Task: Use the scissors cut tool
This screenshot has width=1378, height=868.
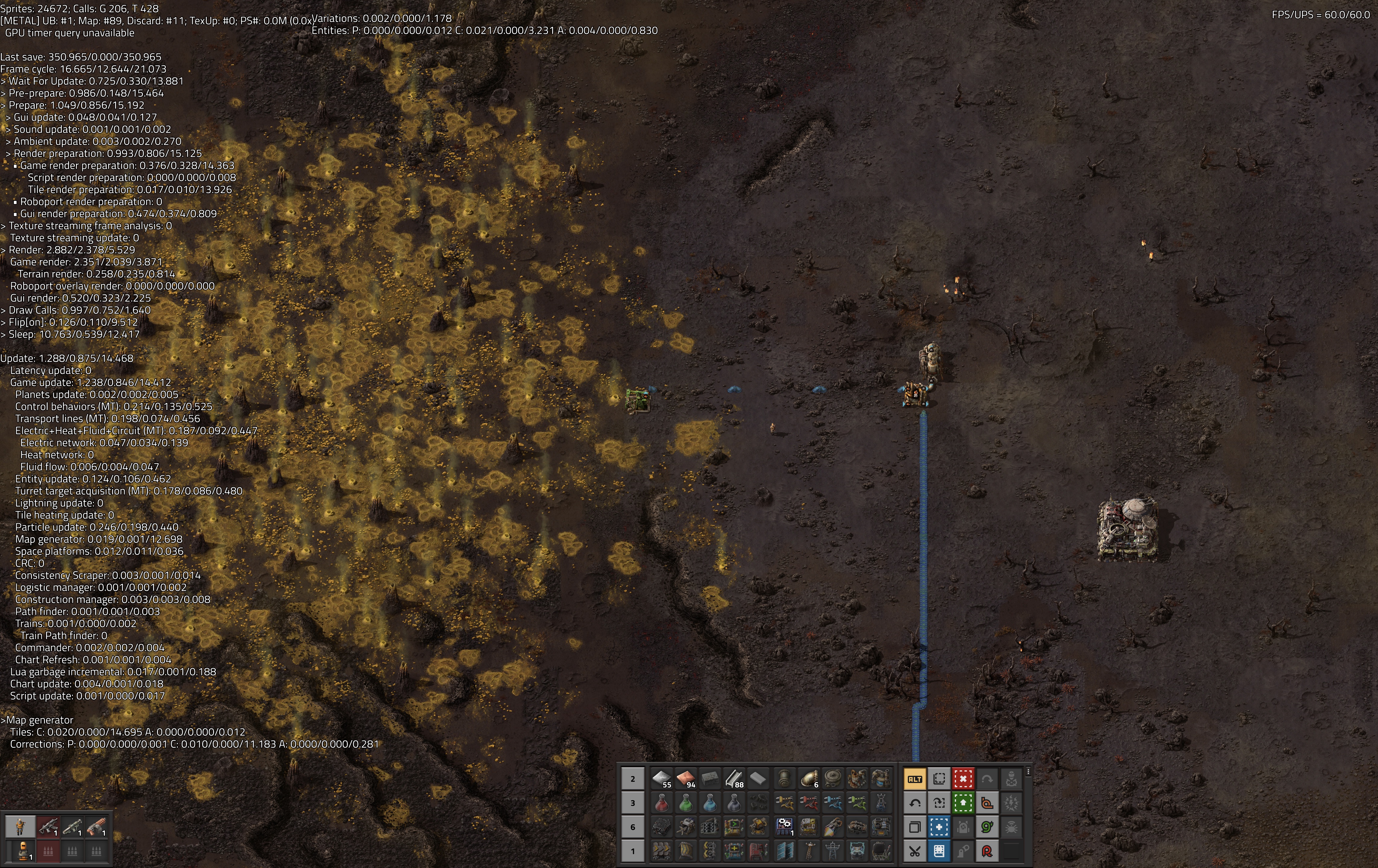Action: pyautogui.click(x=914, y=851)
